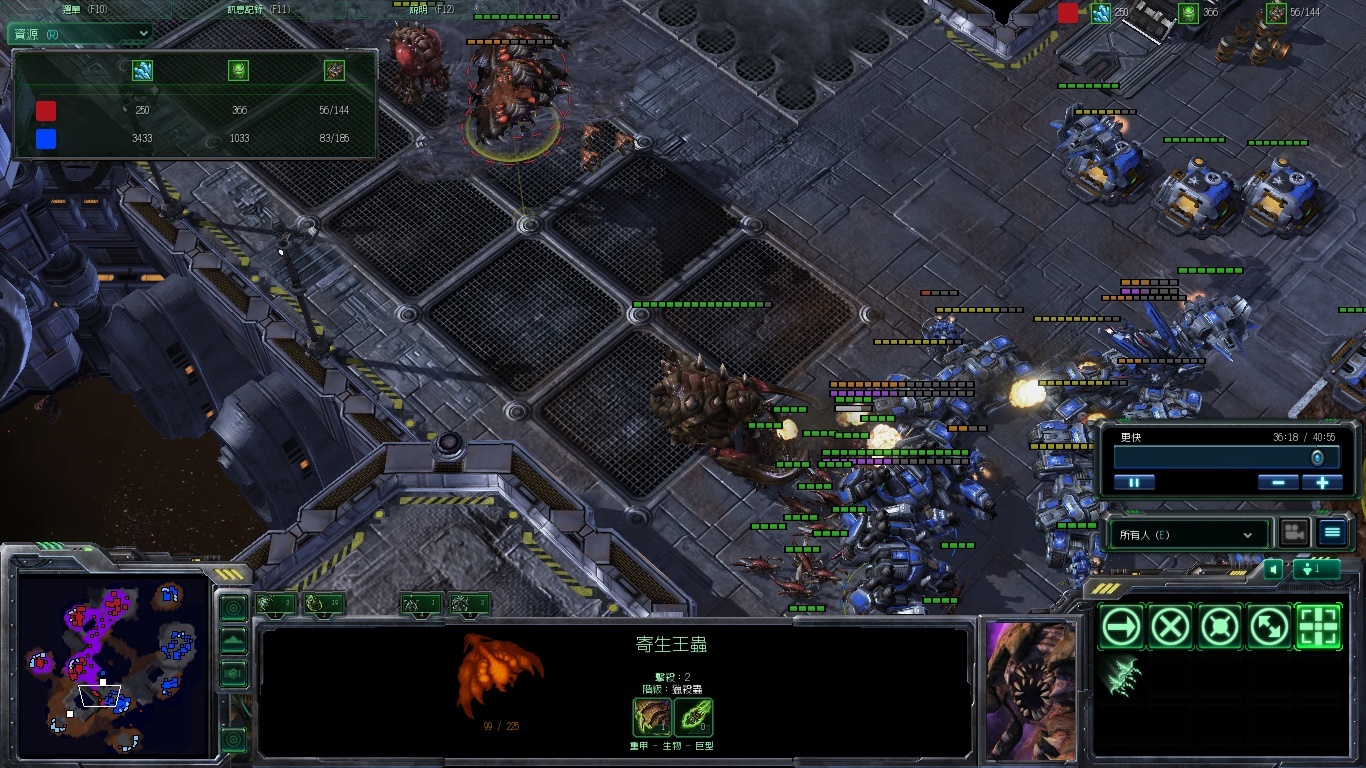Select the Hold Position command icon
Image resolution: width=1366 pixels, height=768 pixels.
pos(1220,627)
